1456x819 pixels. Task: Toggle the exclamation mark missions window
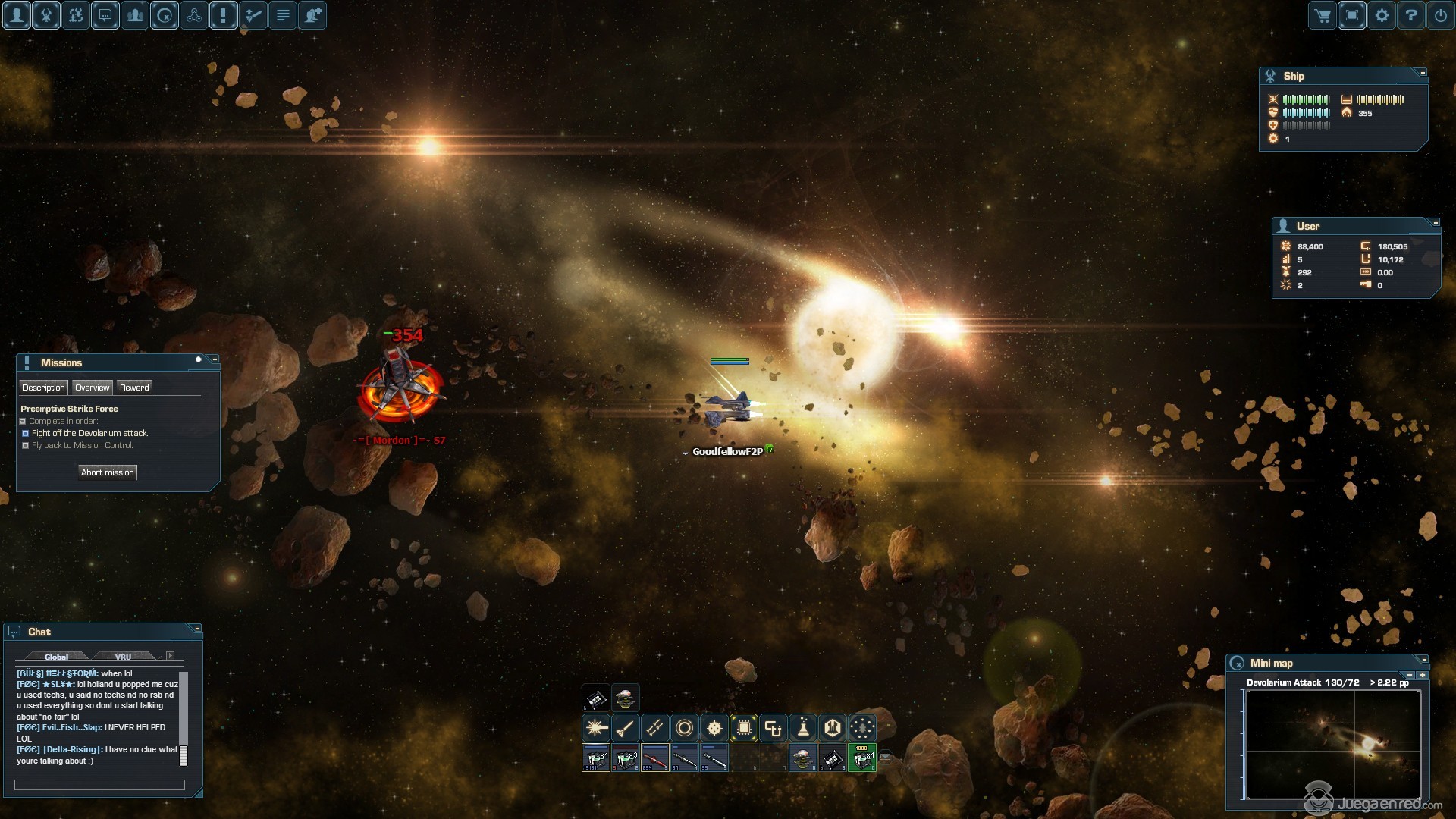tap(224, 15)
